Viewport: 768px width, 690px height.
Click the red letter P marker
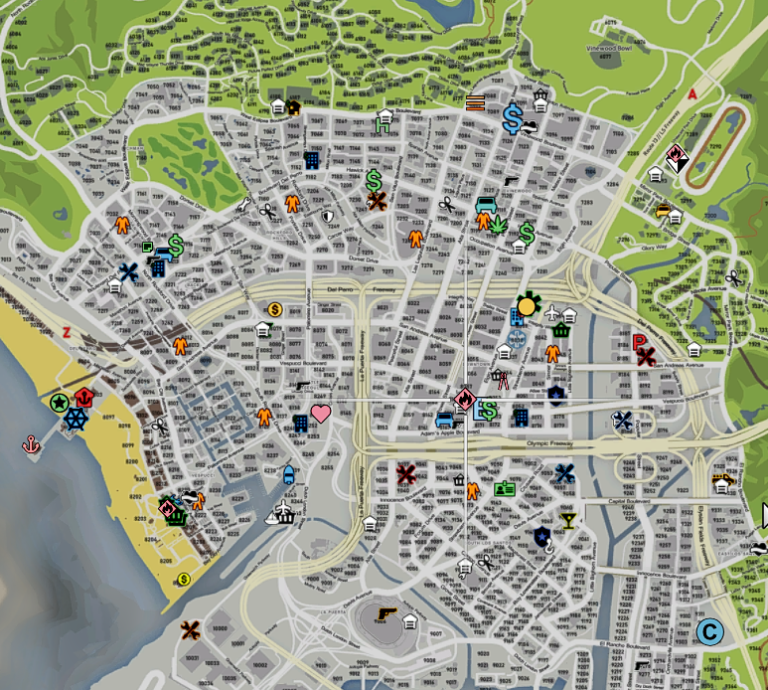pyautogui.click(x=638, y=343)
